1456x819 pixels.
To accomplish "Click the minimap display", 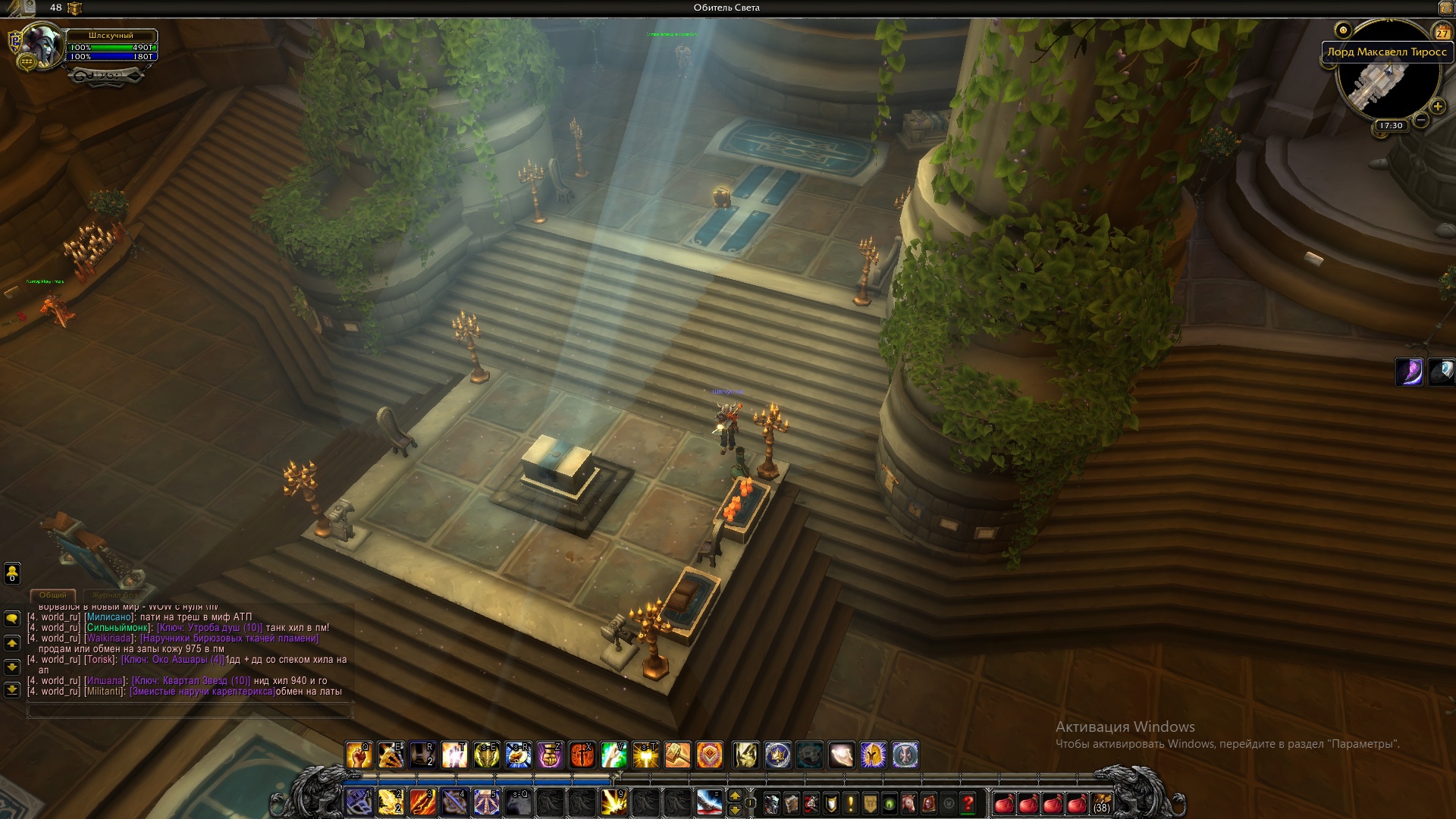I will pyautogui.click(x=1386, y=85).
